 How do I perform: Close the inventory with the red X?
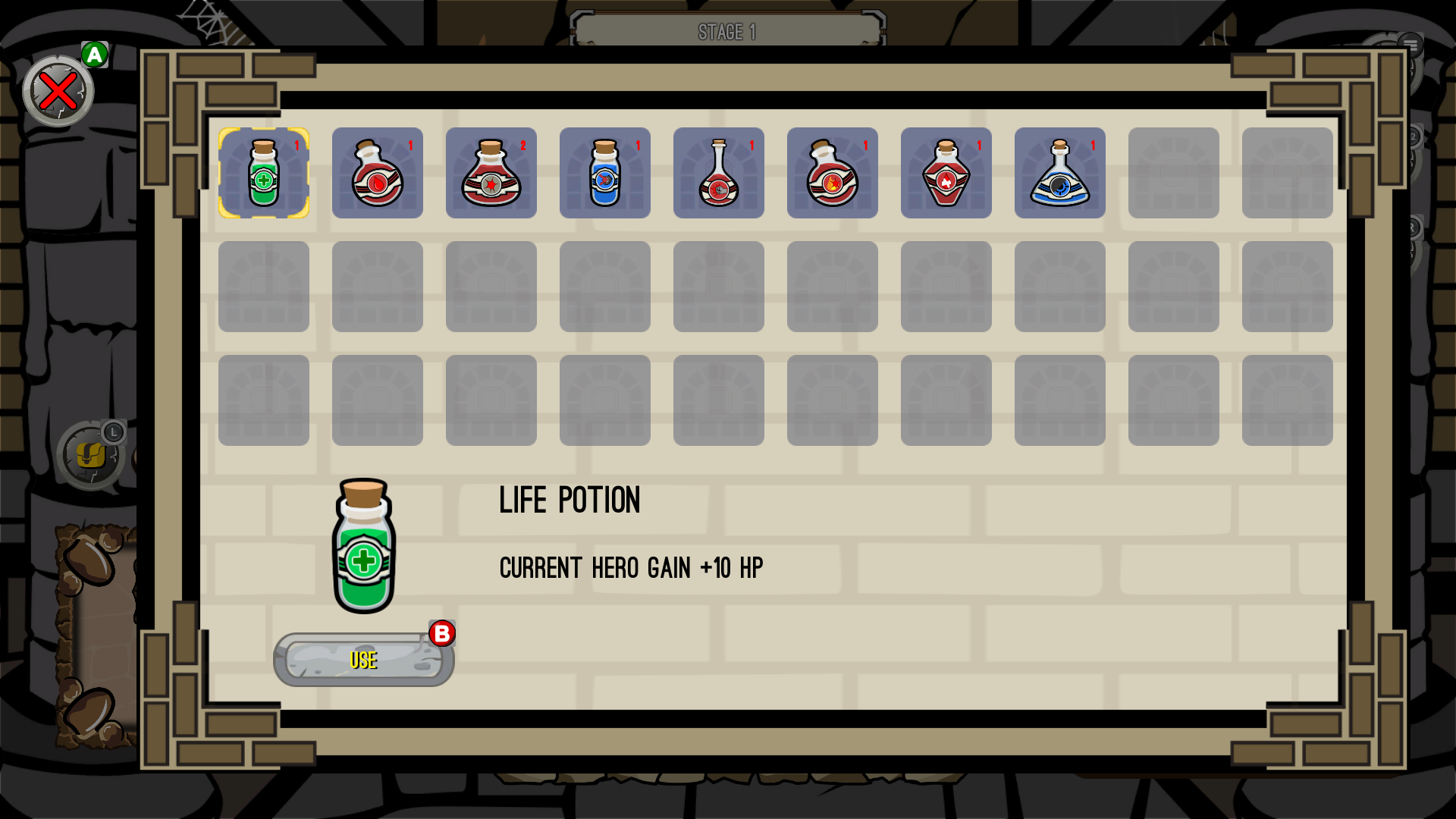(58, 91)
